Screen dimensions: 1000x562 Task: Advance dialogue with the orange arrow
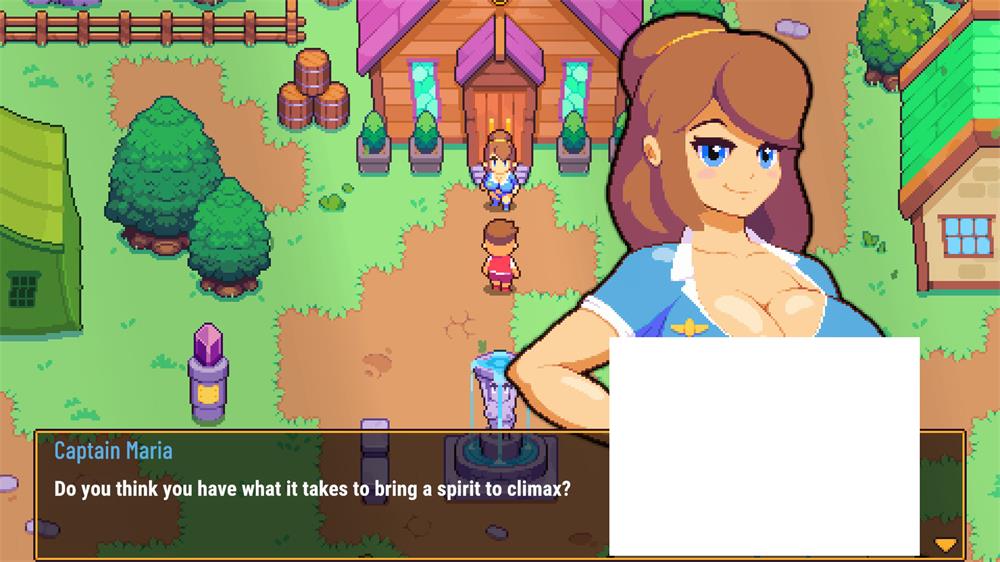(x=944, y=545)
